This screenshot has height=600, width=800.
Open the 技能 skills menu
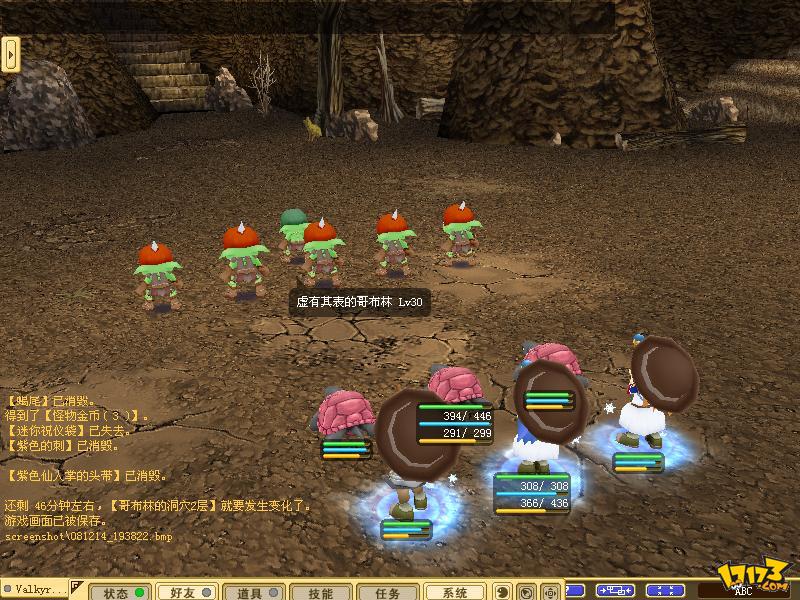pyautogui.click(x=320, y=592)
